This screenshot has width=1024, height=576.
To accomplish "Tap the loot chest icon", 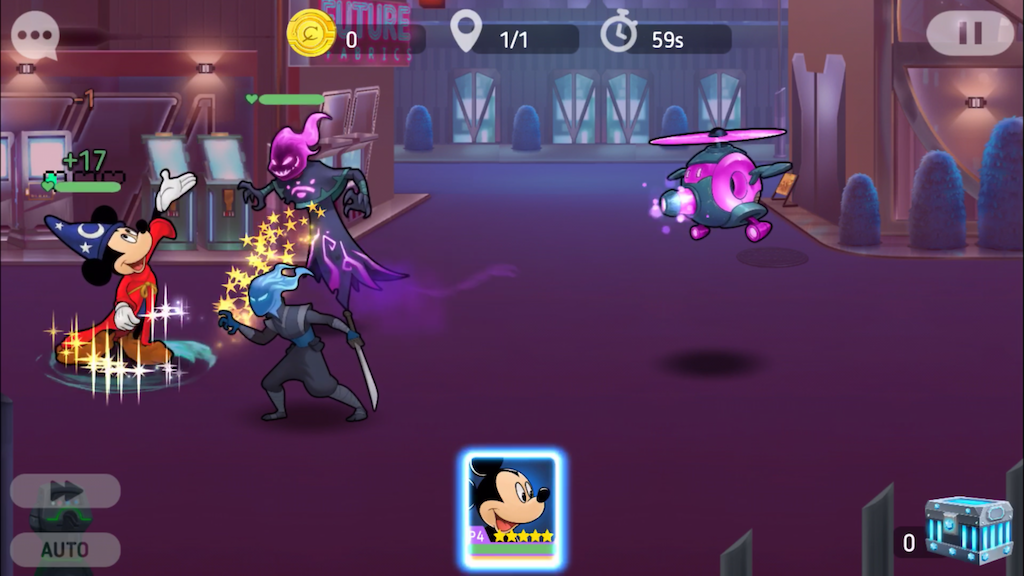I will tap(967, 530).
